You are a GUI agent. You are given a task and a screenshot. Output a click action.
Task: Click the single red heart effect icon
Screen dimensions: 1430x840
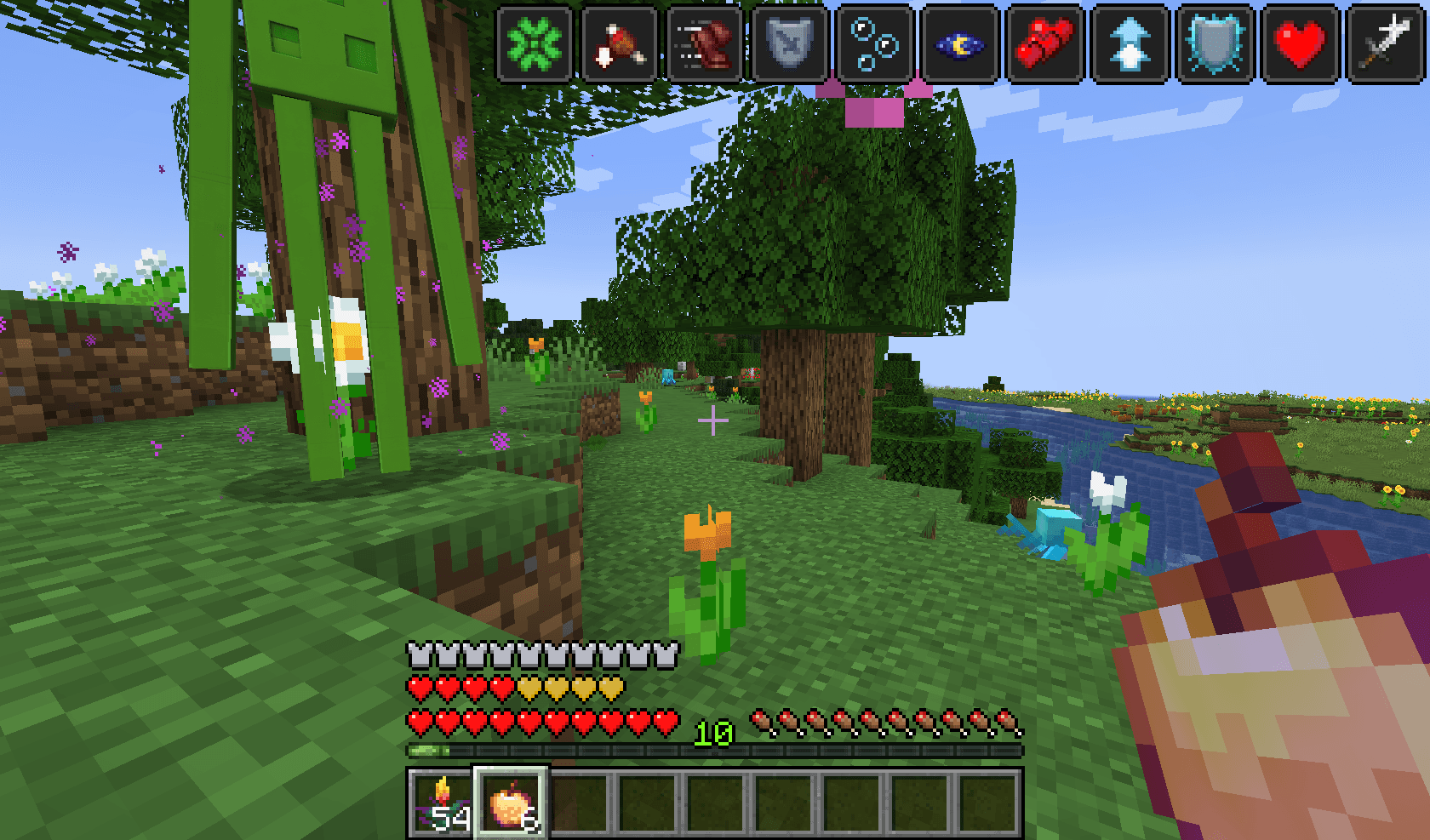pos(1301,44)
